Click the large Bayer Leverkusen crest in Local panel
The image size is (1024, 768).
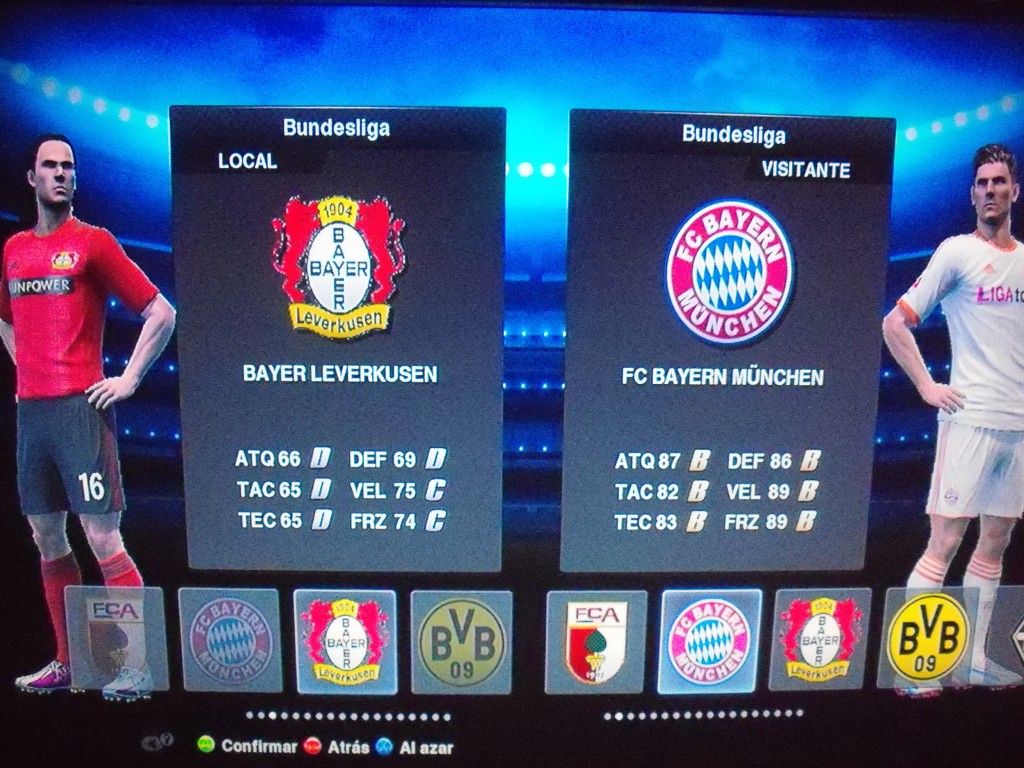pos(338,265)
